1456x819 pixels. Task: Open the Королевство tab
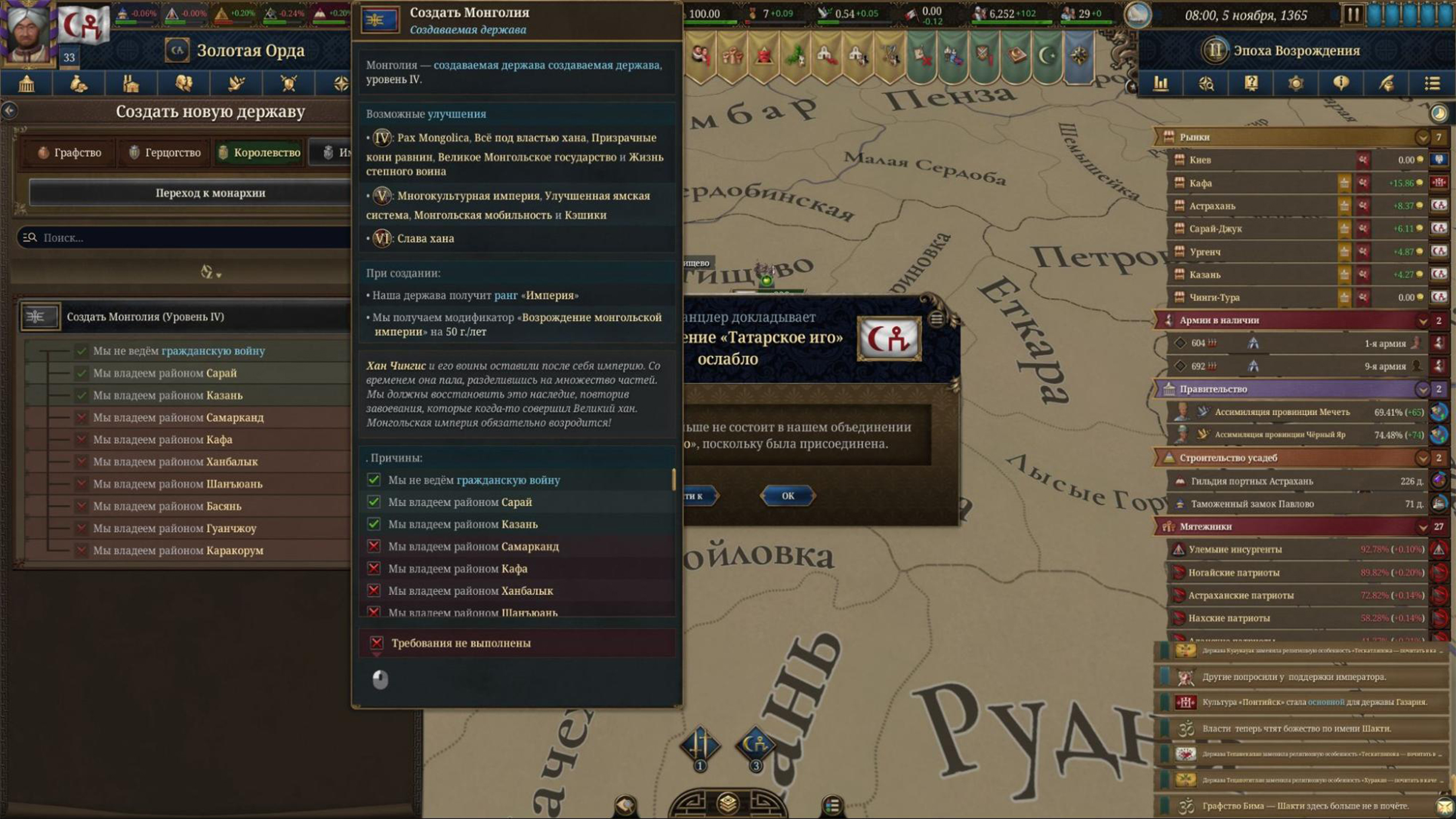tap(259, 153)
